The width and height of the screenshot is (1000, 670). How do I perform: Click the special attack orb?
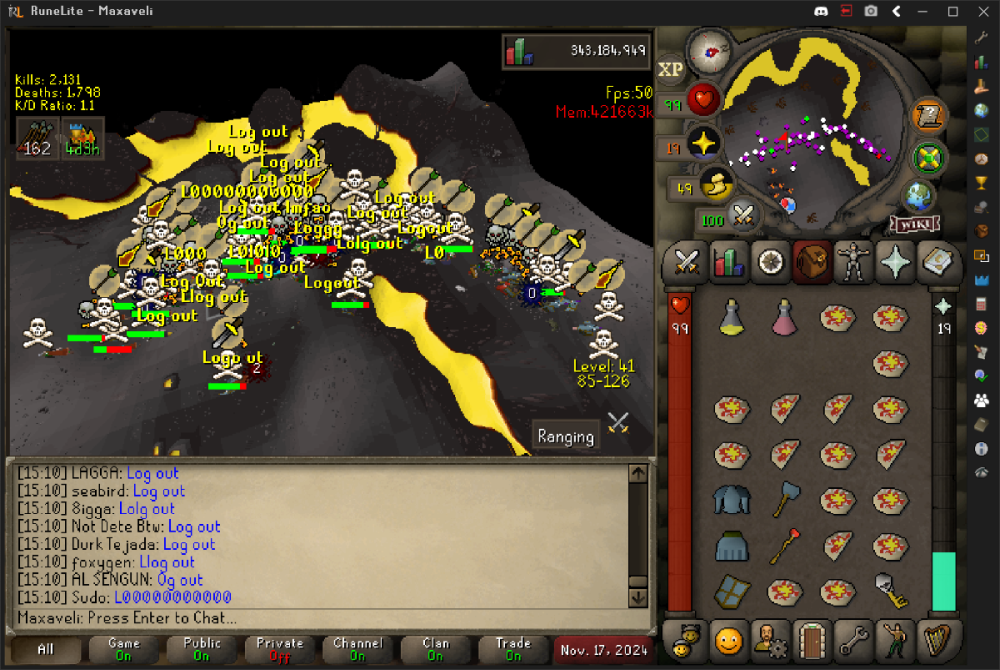pyautogui.click(x=742, y=214)
